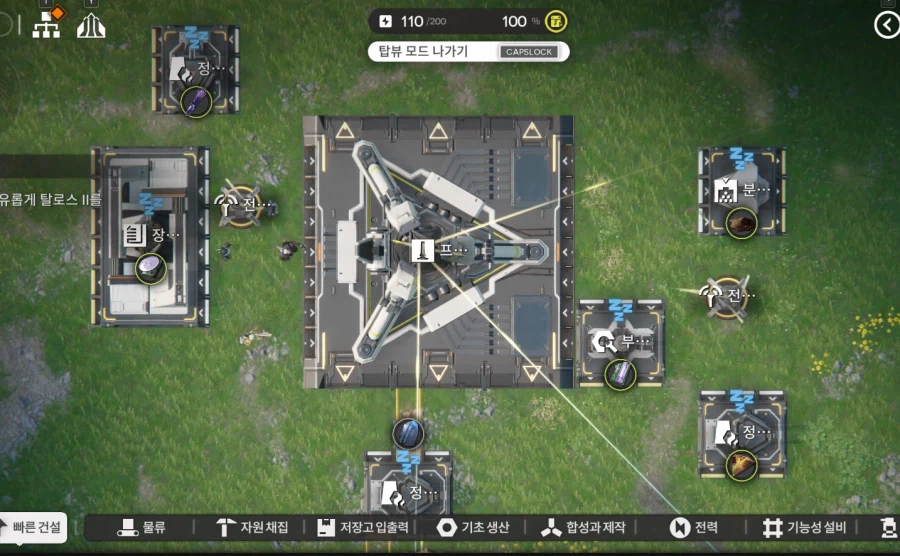Screen dimensions: 900x556
Task: Expand the side panel with the round arrow button
Action: pyautogui.click(x=886, y=25)
